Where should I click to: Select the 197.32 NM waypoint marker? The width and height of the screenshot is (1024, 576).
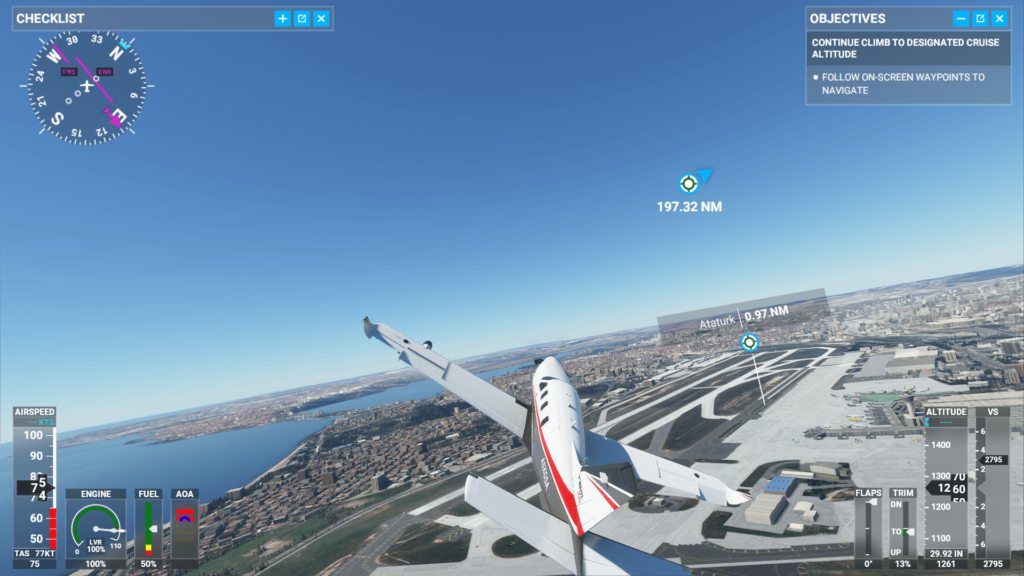tap(688, 183)
